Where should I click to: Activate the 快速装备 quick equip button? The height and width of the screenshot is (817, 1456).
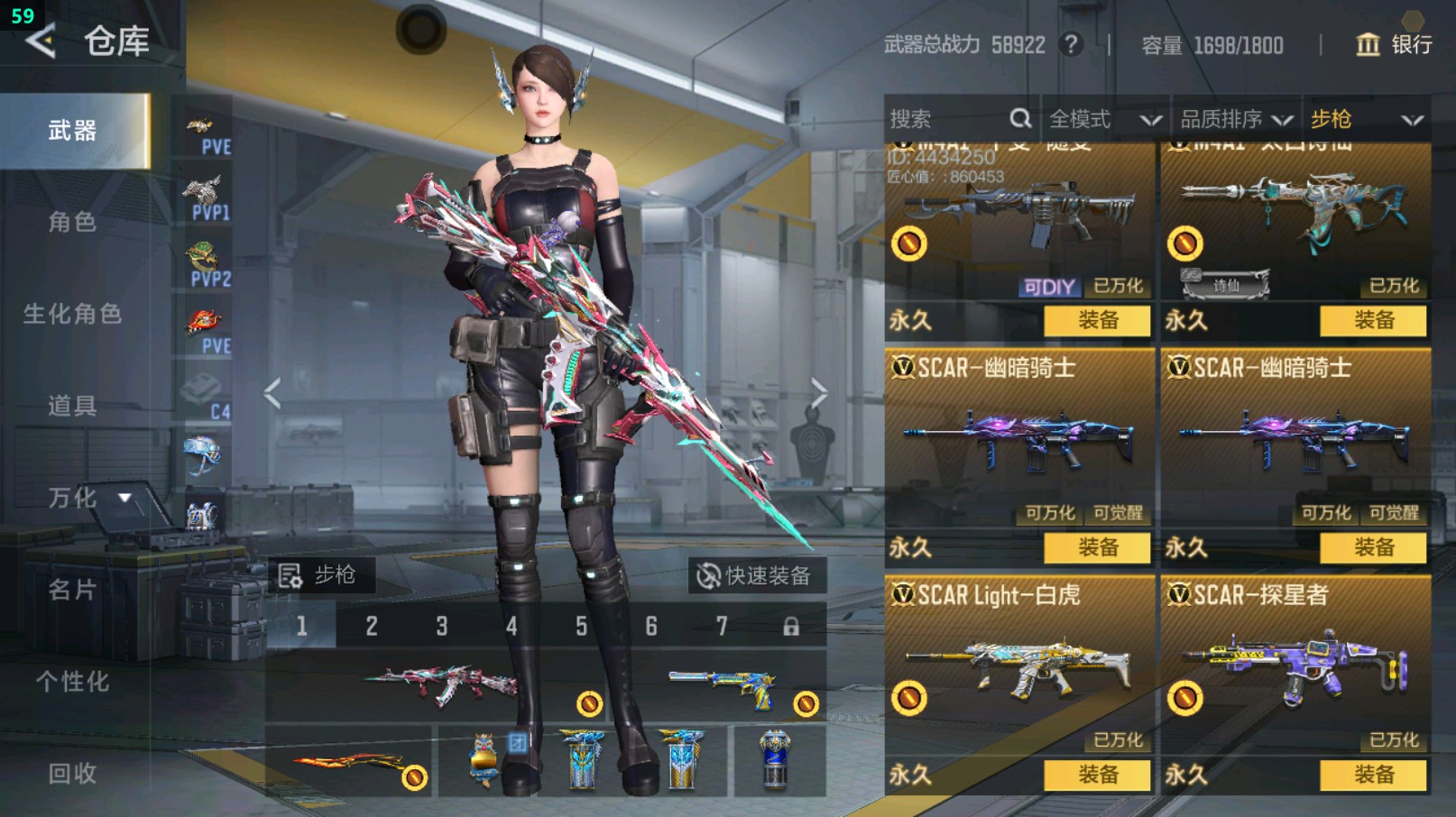pyautogui.click(x=756, y=575)
